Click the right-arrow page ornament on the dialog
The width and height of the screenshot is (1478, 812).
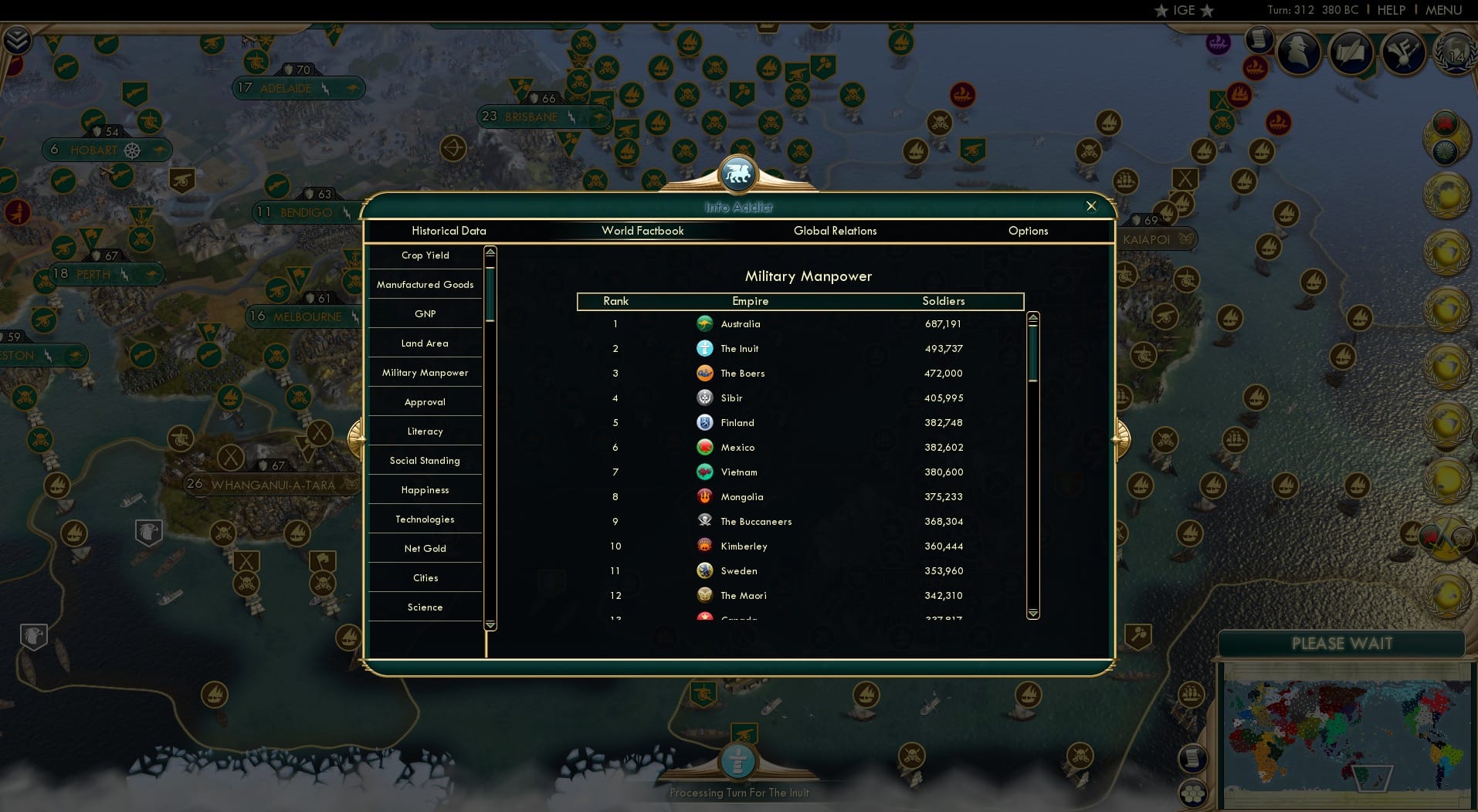pyautogui.click(x=1123, y=438)
